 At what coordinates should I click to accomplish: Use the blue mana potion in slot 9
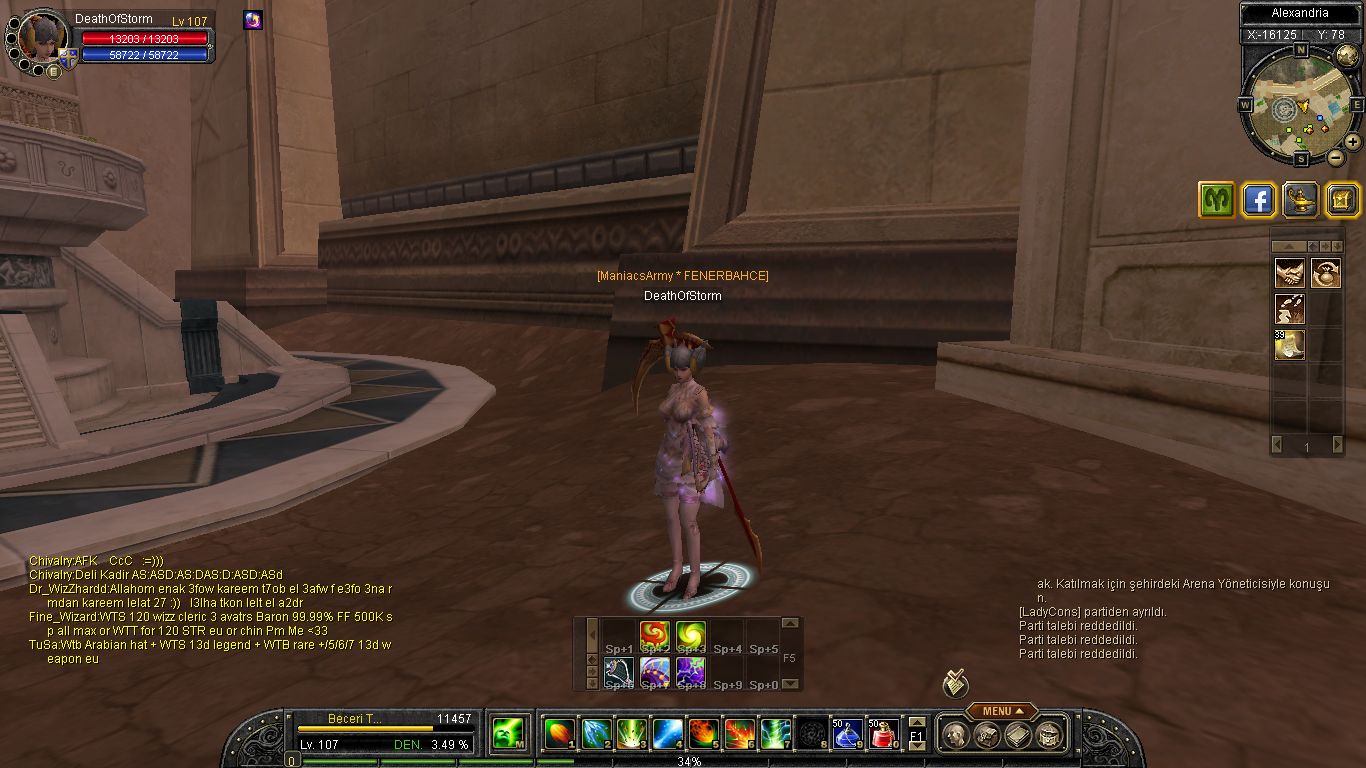847,735
